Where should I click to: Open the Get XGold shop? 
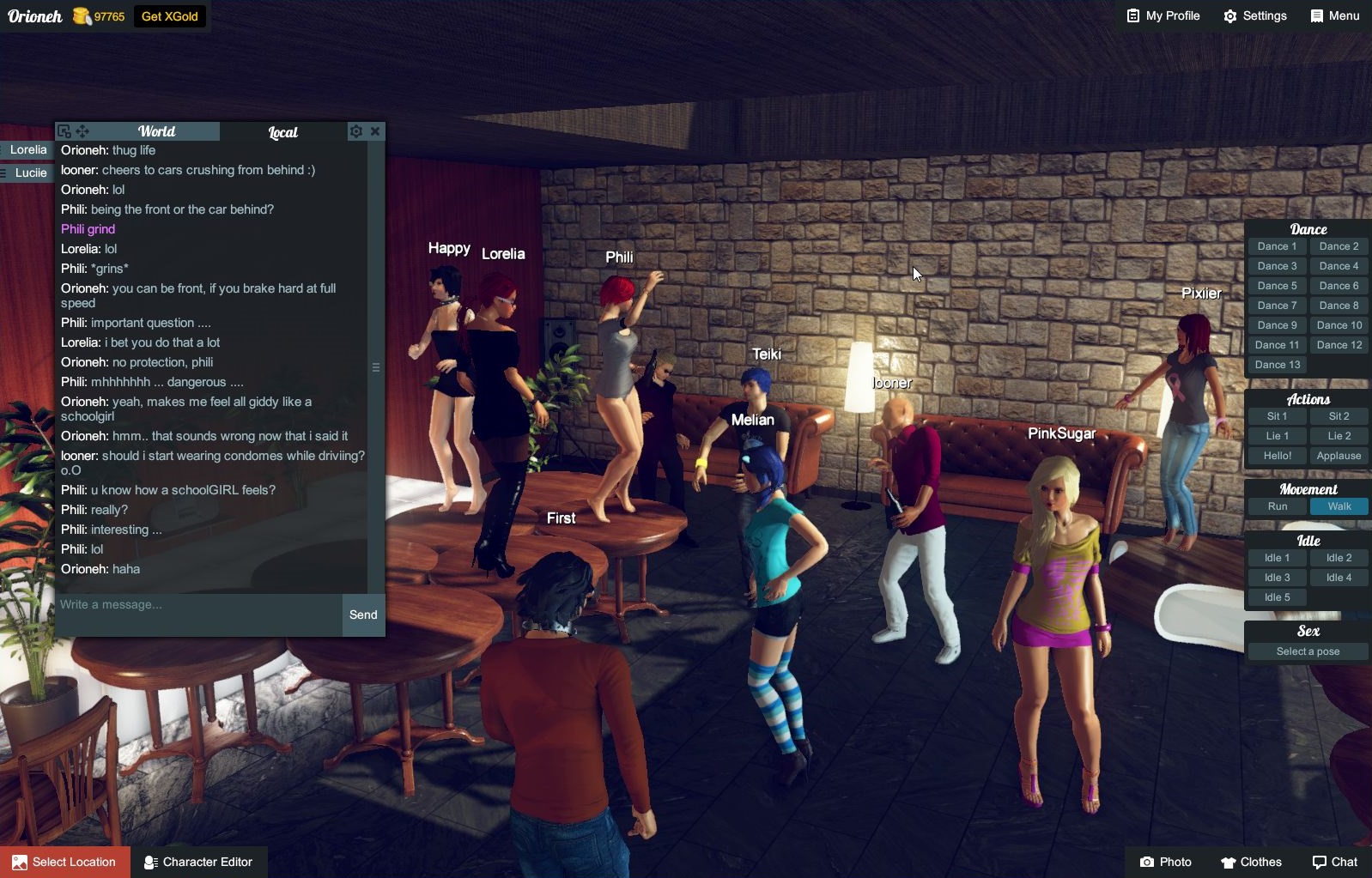(x=169, y=16)
